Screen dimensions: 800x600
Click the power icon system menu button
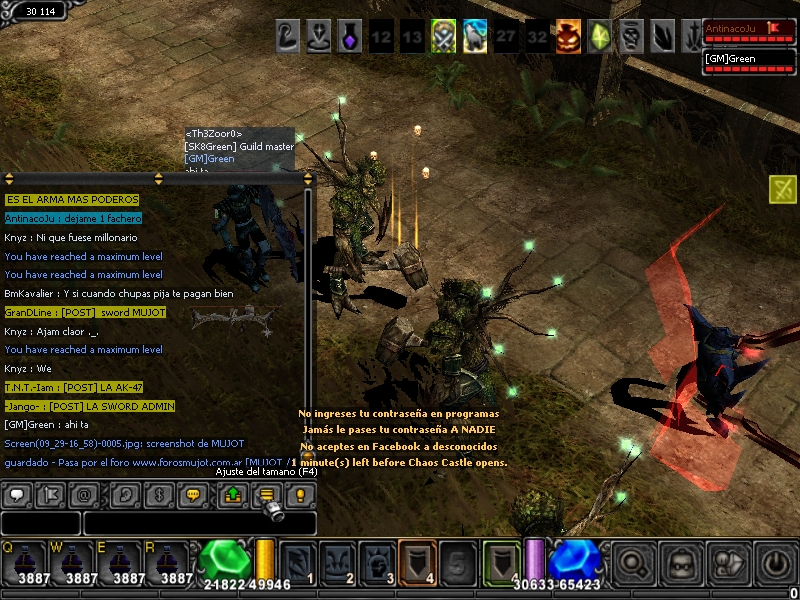click(x=776, y=563)
